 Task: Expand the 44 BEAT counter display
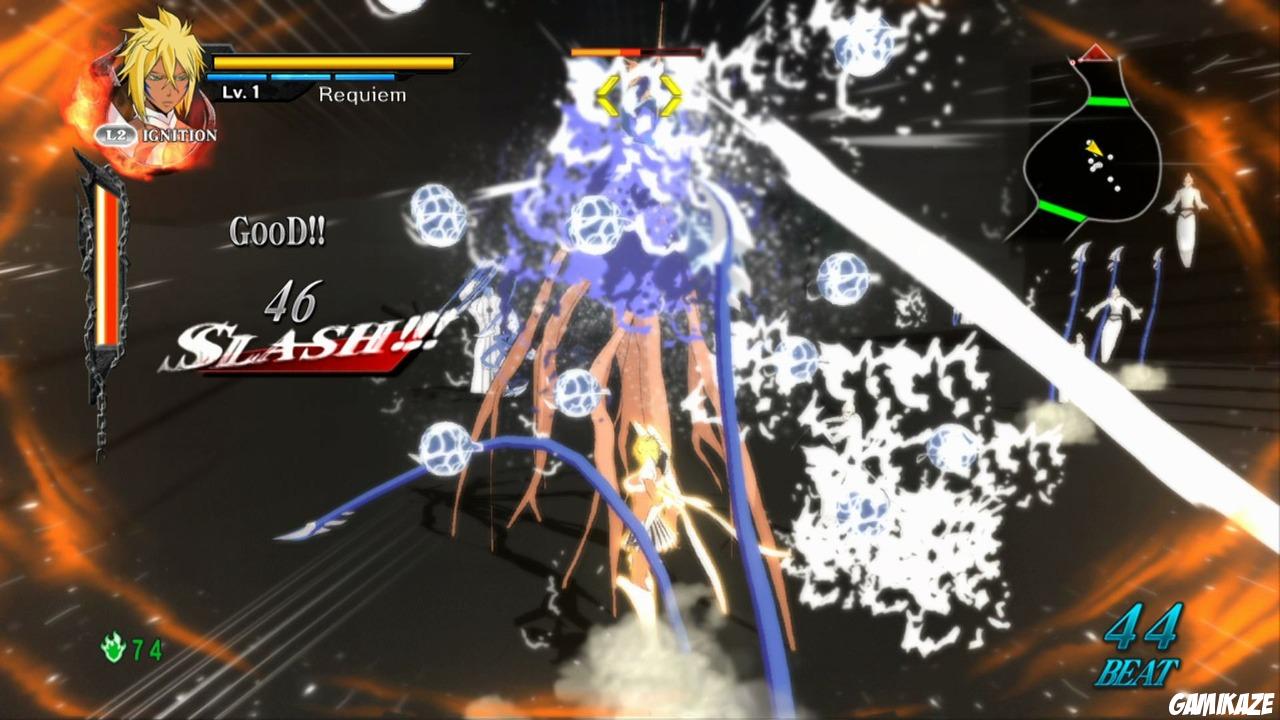(x=1141, y=645)
